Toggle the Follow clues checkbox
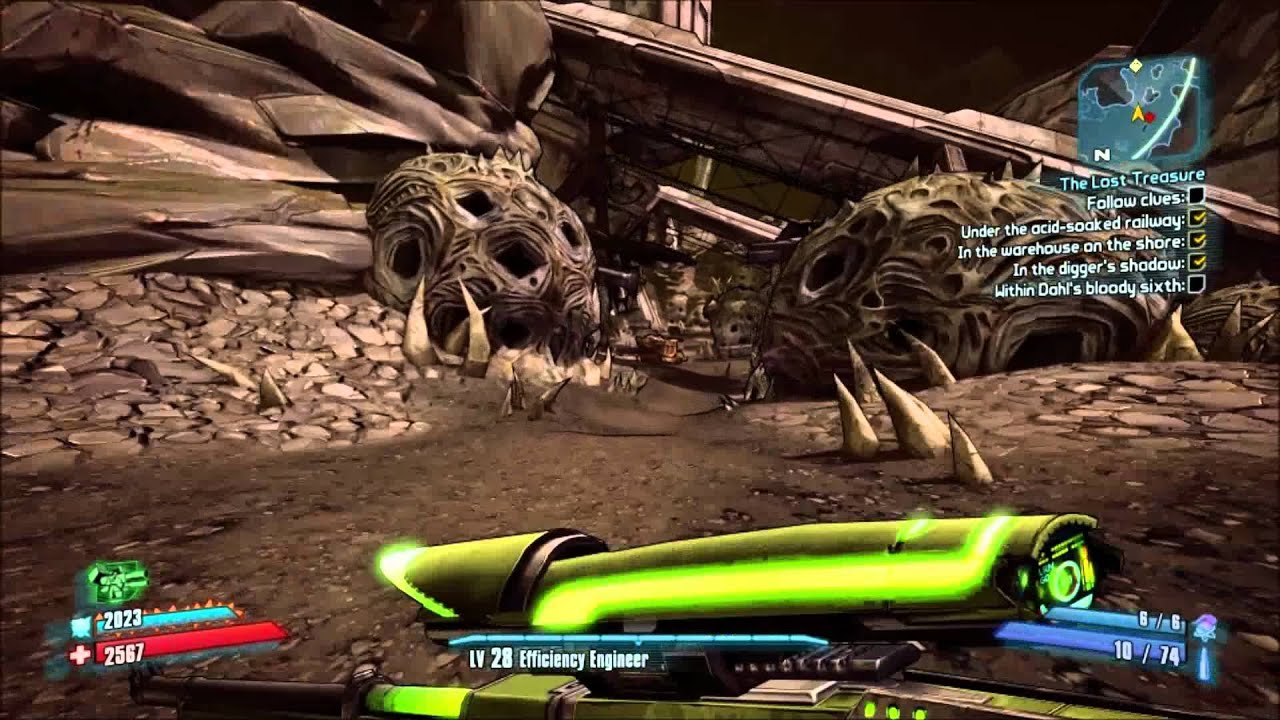 [x=1195, y=198]
